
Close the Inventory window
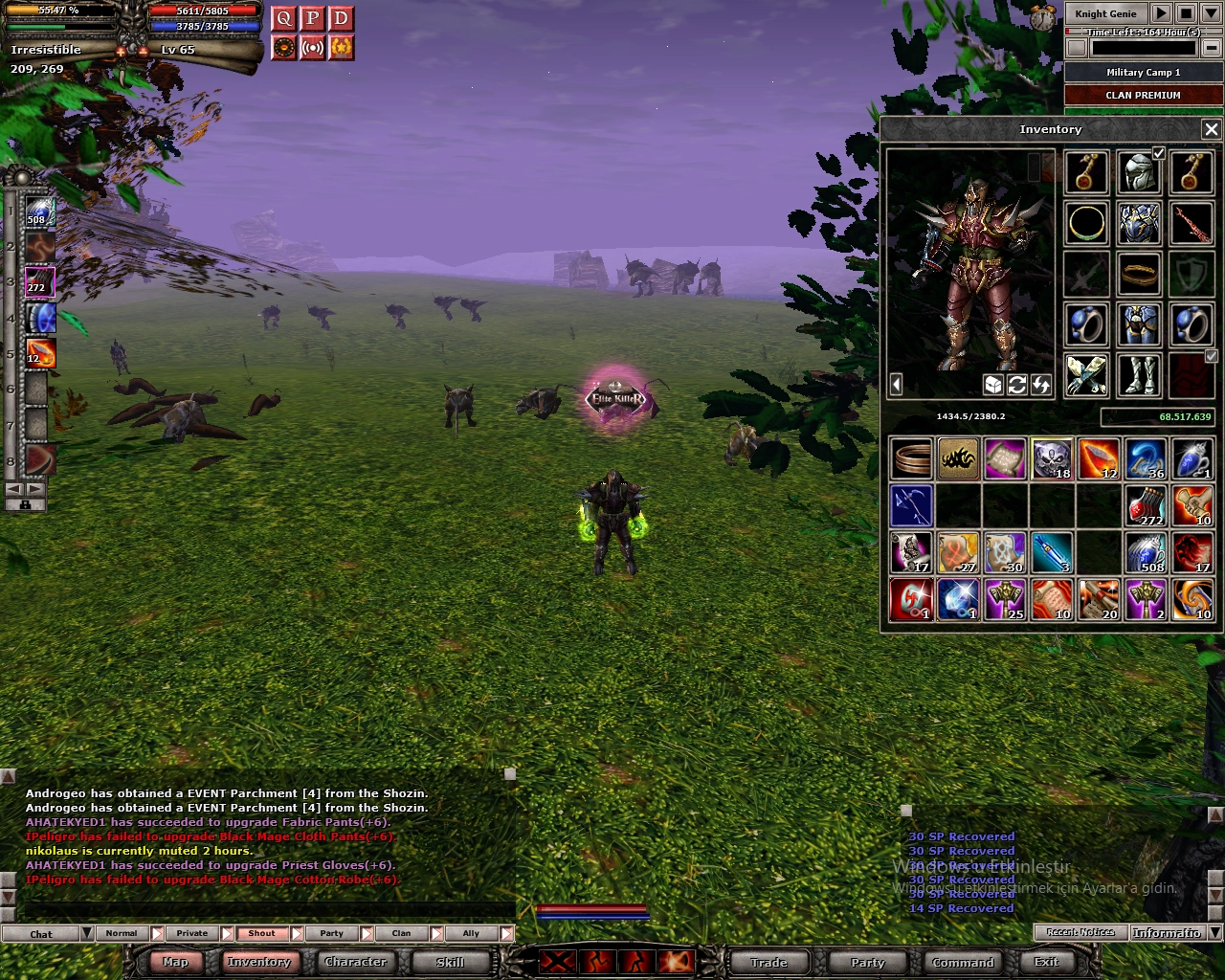[1211, 129]
